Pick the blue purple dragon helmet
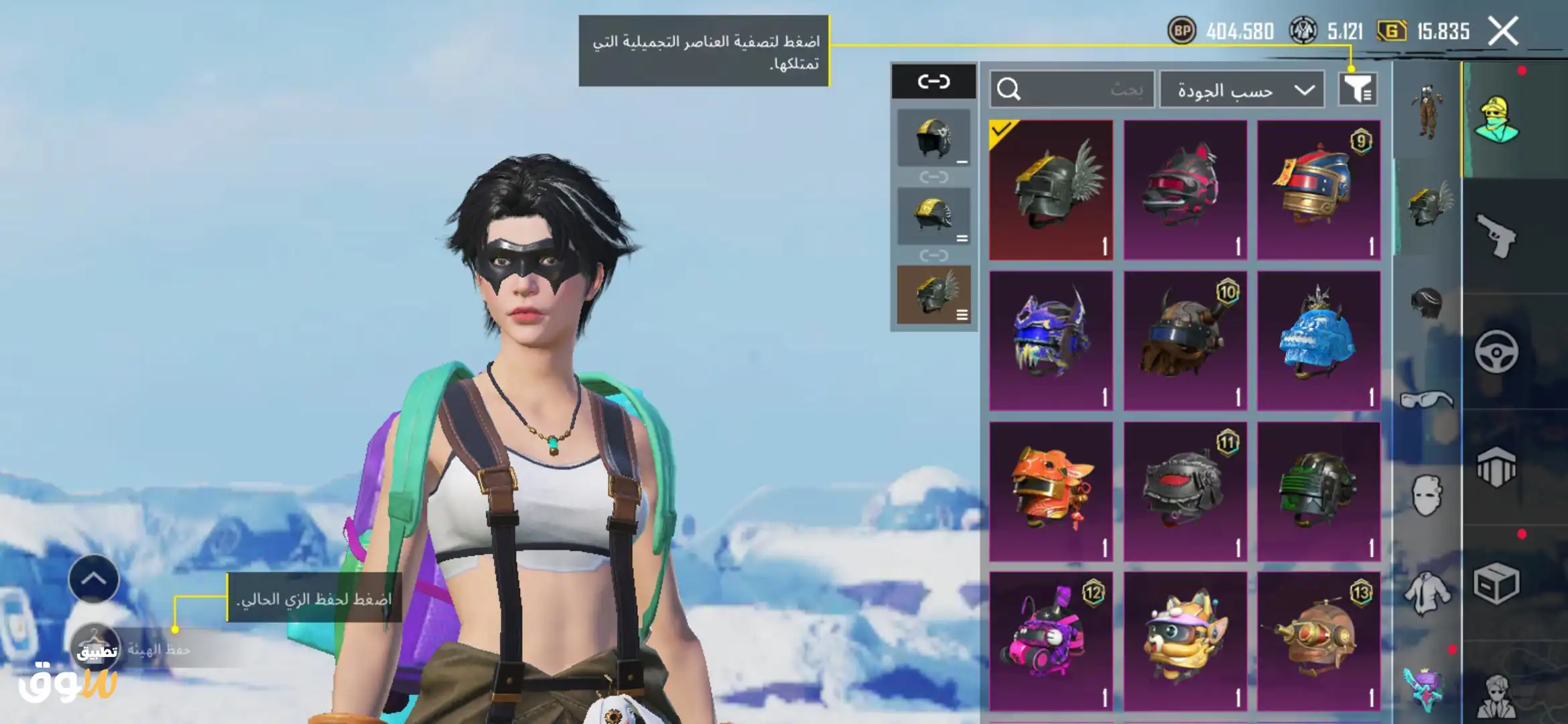Viewport: 1568px width, 724px height. (x=1051, y=341)
